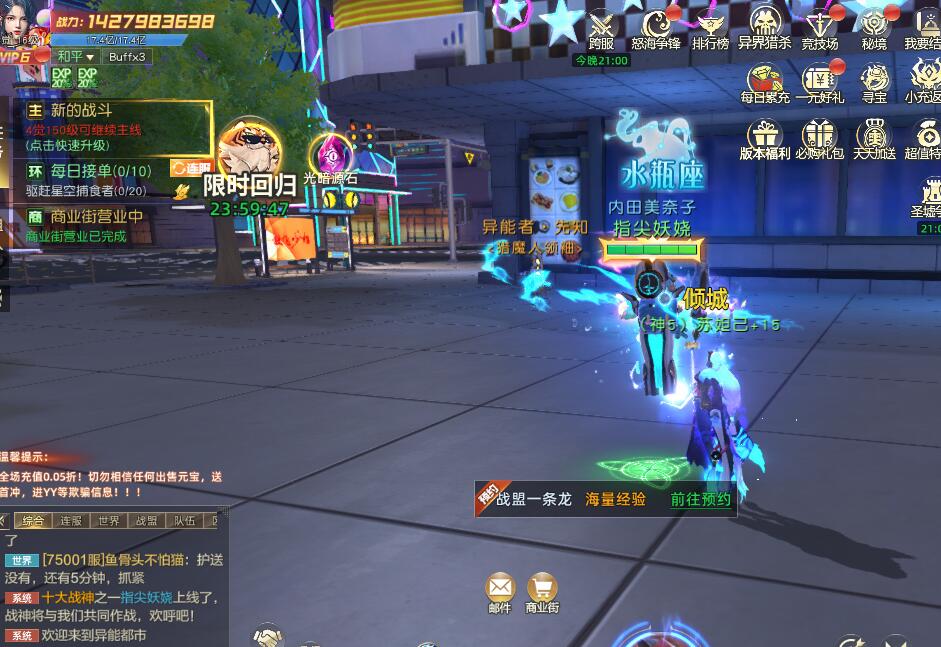Image resolution: width=941 pixels, height=647 pixels.
Task: Switch chat to the 战盟 tab
Action: (x=146, y=521)
